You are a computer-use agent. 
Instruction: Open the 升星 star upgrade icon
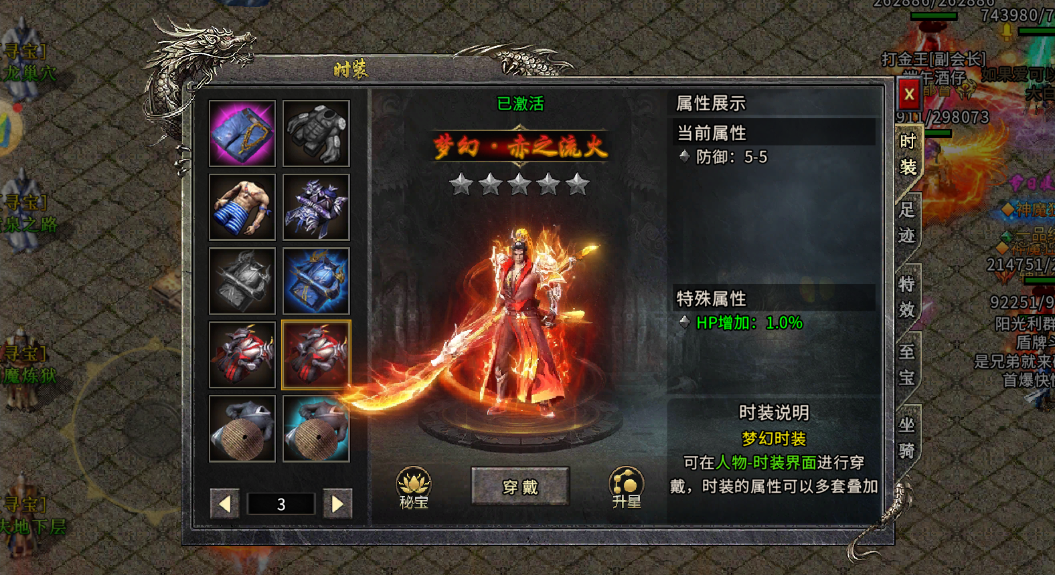[x=626, y=487]
